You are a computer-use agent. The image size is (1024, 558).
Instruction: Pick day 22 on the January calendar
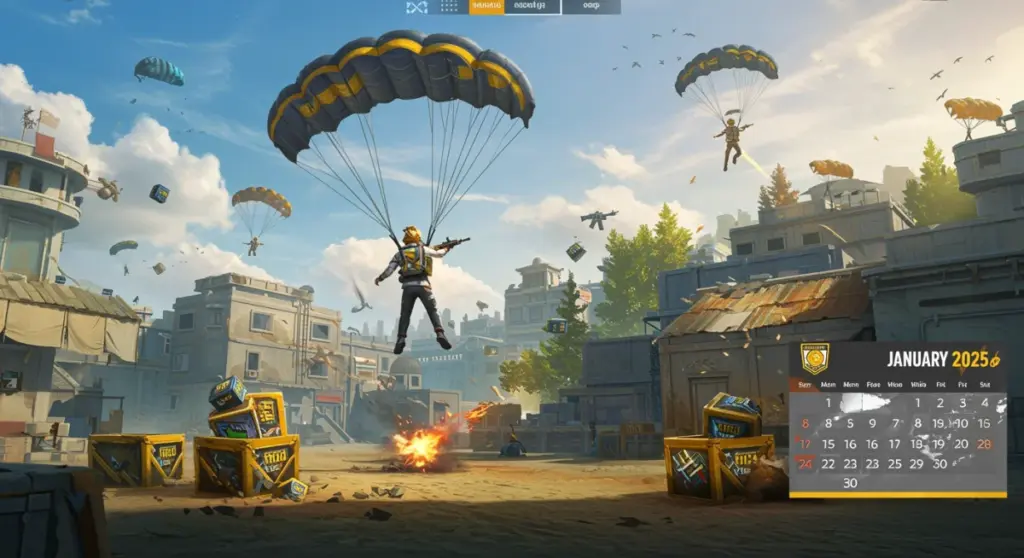(828, 464)
